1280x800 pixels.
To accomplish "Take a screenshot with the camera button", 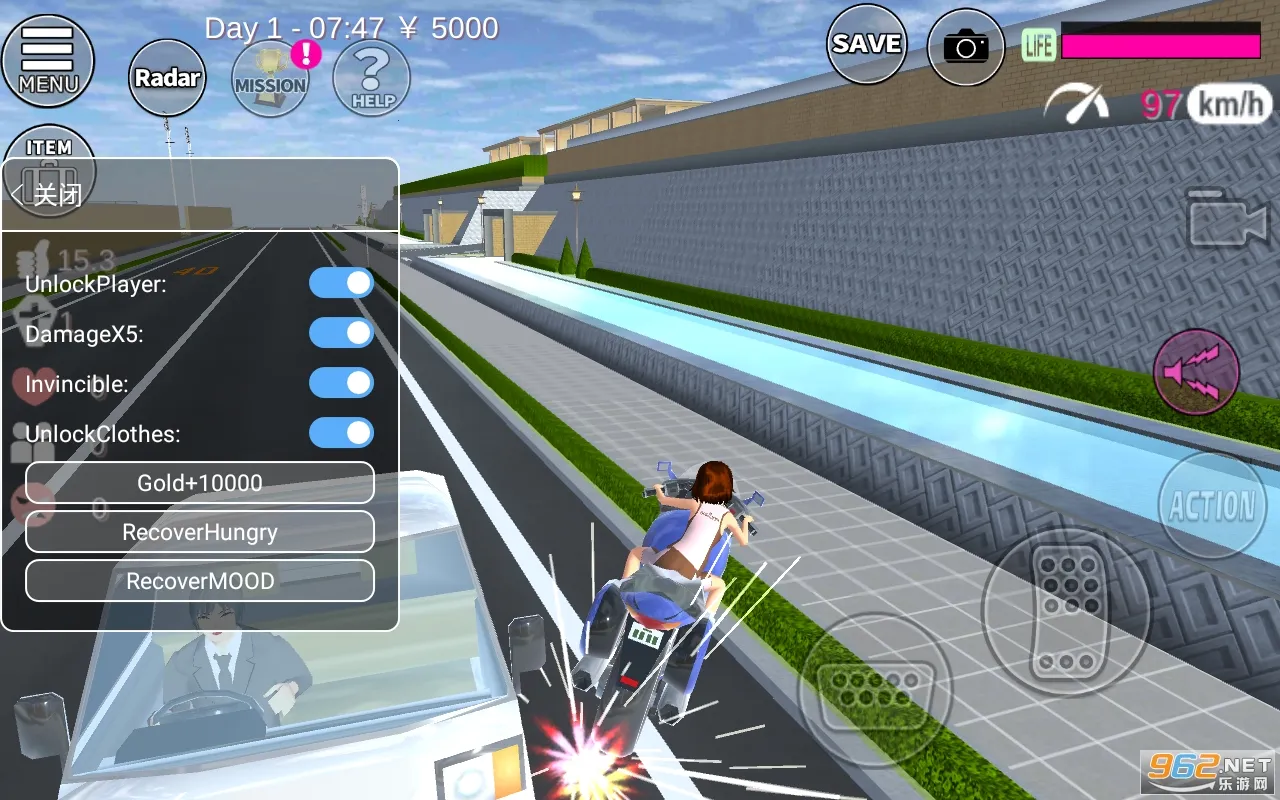I will click(x=965, y=46).
